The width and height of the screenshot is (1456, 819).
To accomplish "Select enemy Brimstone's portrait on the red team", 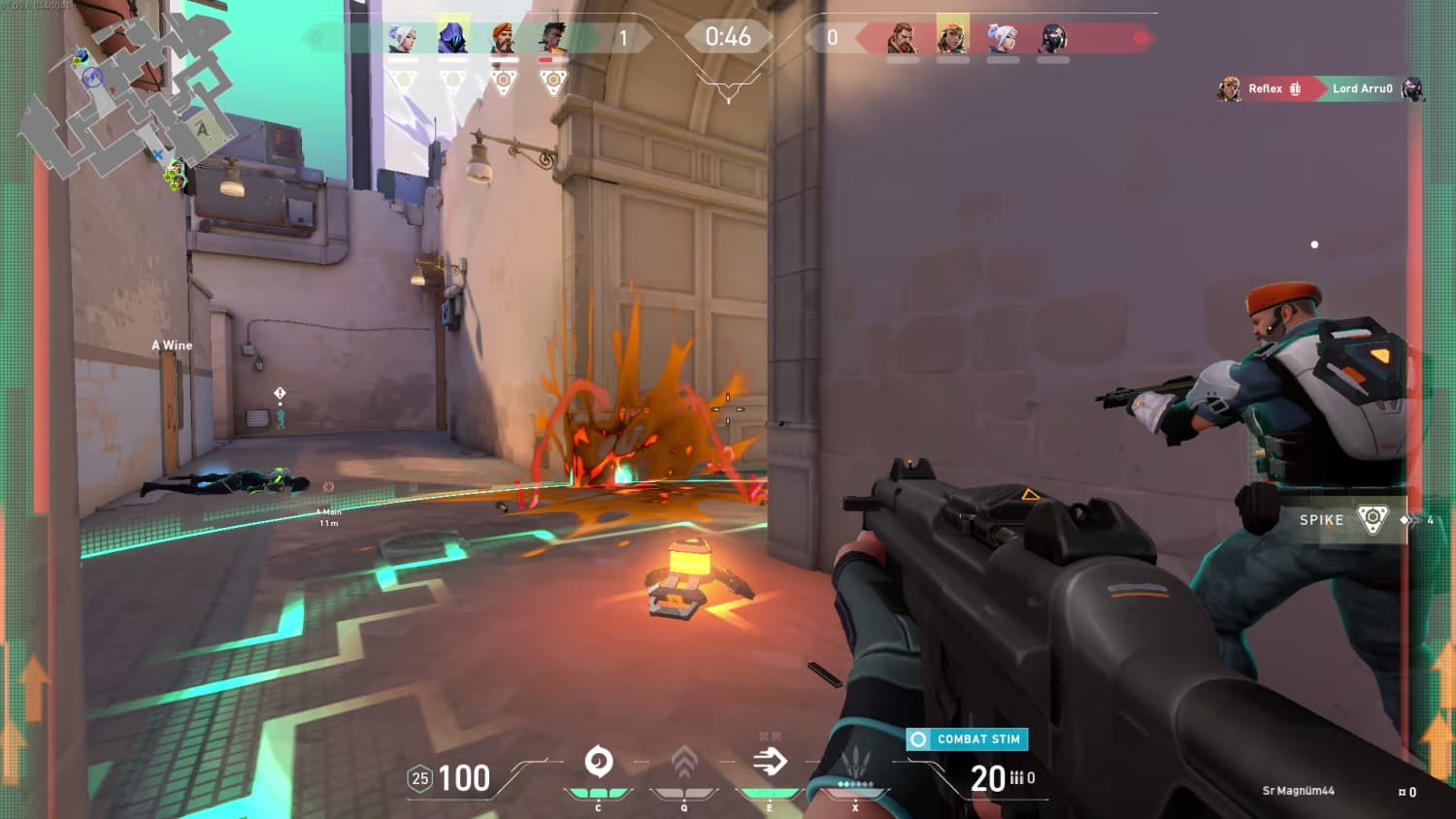I will pyautogui.click(x=903, y=39).
